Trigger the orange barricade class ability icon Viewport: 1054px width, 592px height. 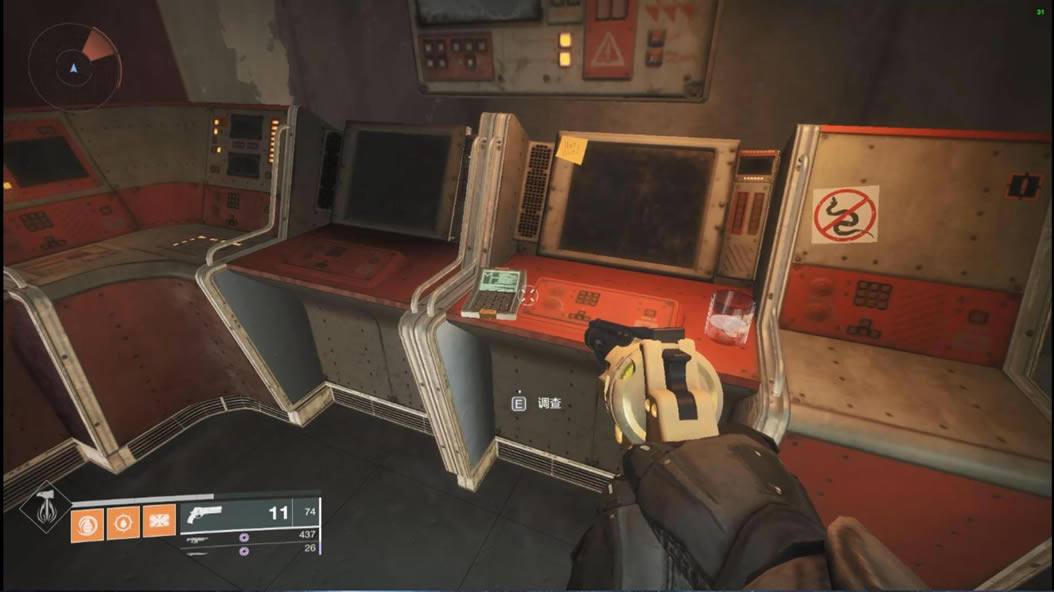159,521
